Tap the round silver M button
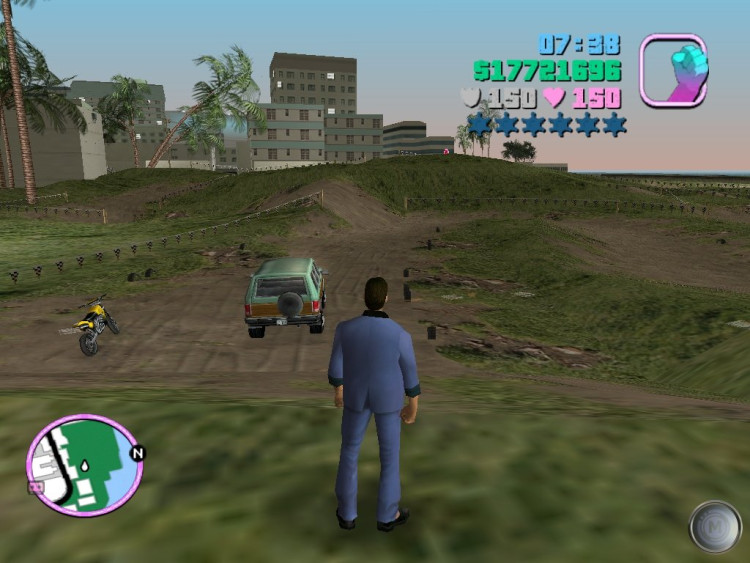Image resolution: width=750 pixels, height=563 pixels. click(x=715, y=526)
